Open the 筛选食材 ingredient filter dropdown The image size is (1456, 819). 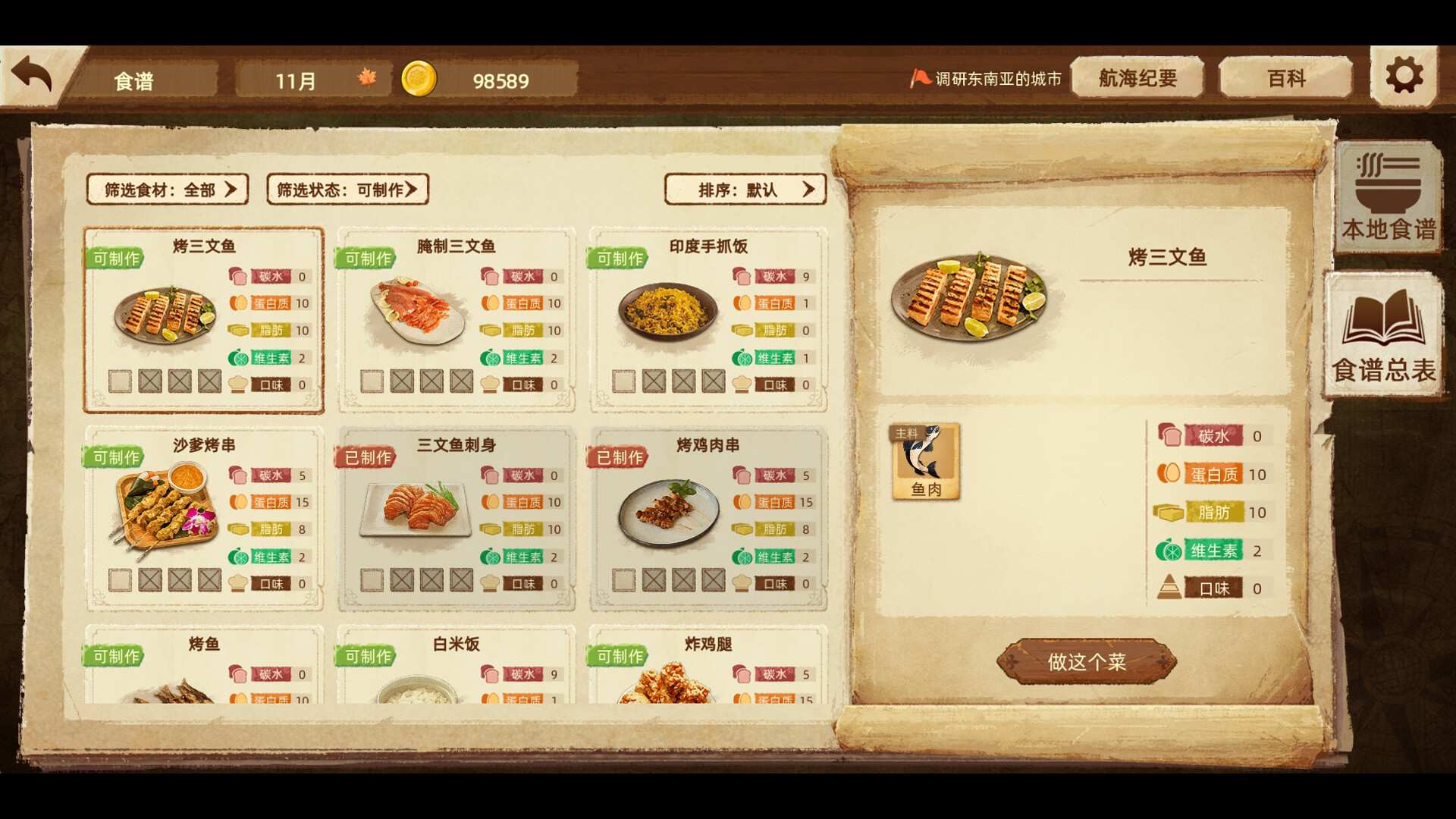168,190
